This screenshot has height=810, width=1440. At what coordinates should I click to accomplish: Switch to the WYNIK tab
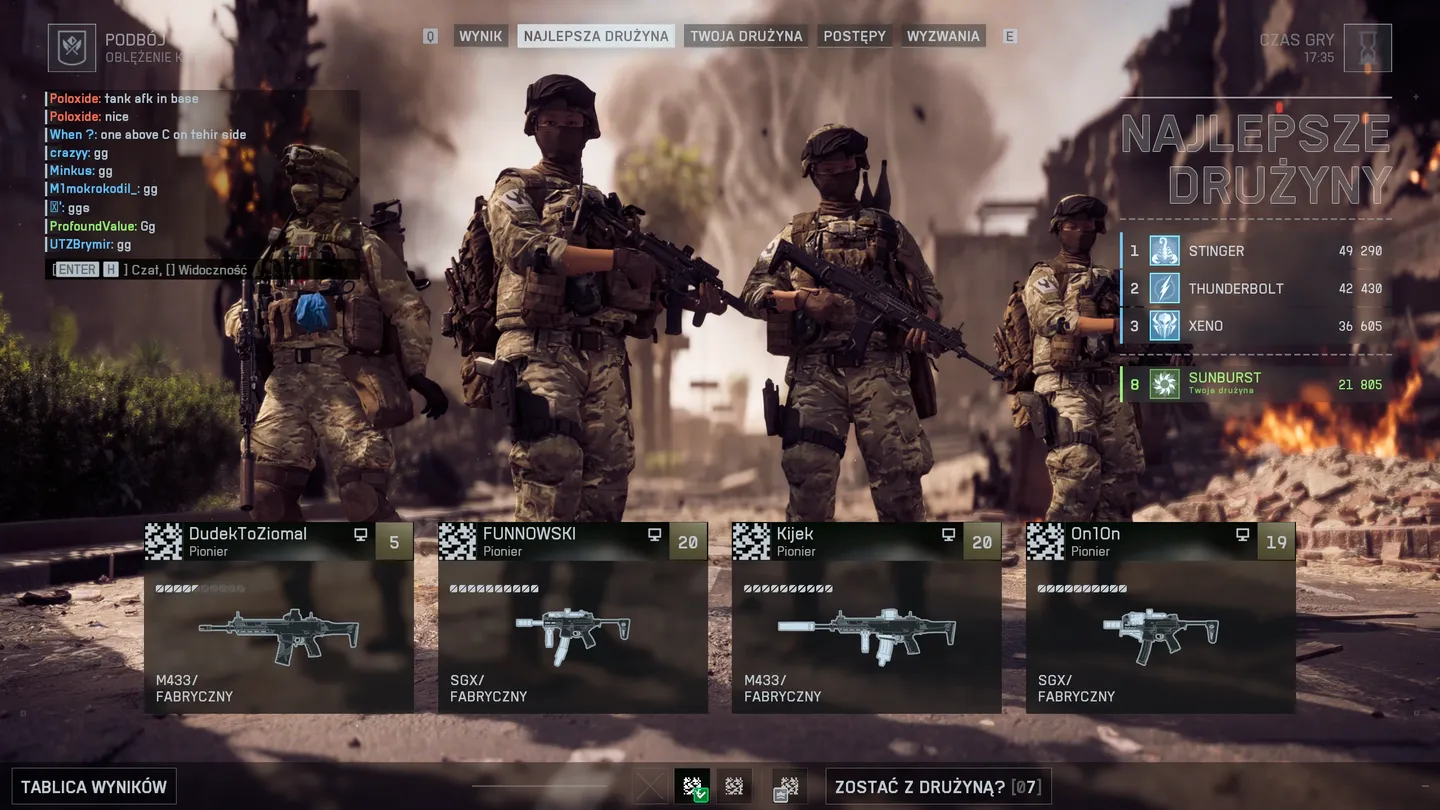[480, 36]
